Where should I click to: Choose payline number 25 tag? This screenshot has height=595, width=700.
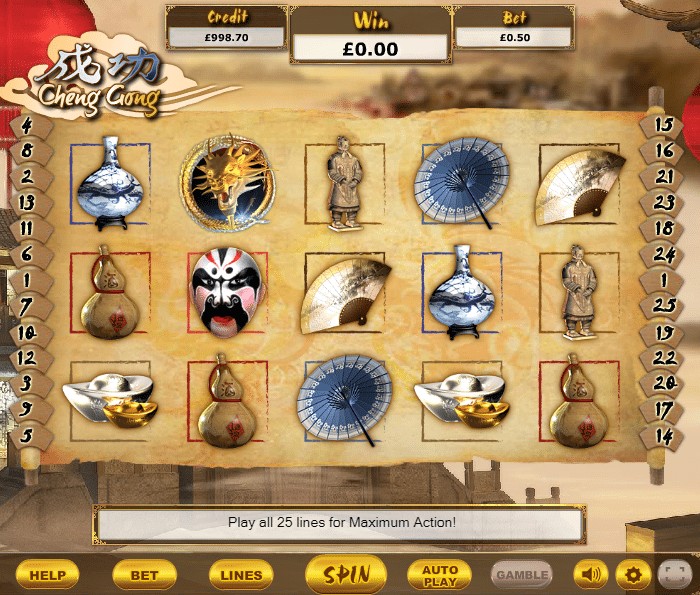[x=663, y=305]
